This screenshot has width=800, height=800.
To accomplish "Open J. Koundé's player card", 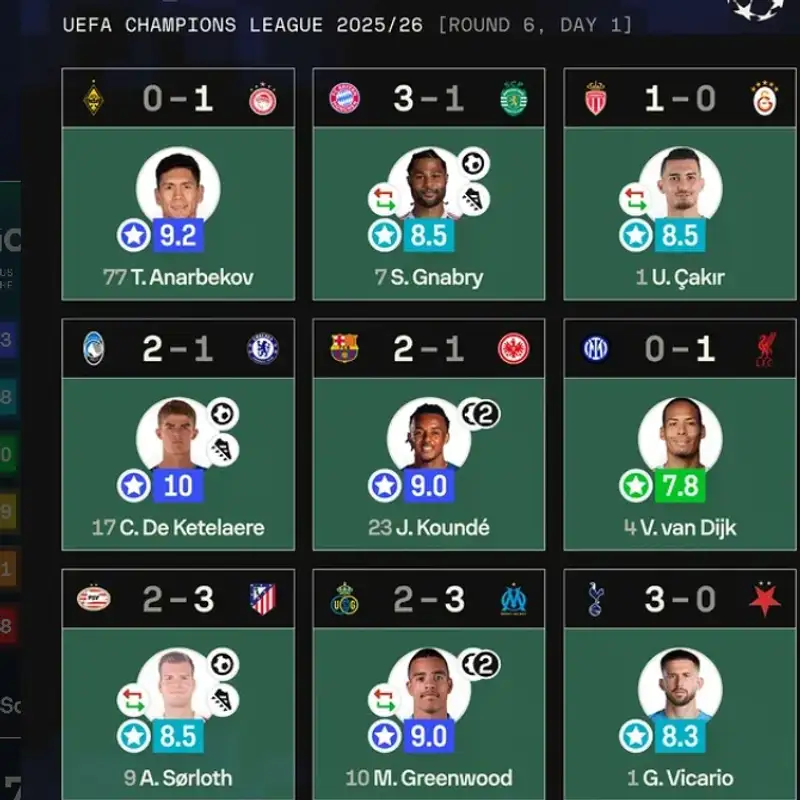I will click(429, 464).
